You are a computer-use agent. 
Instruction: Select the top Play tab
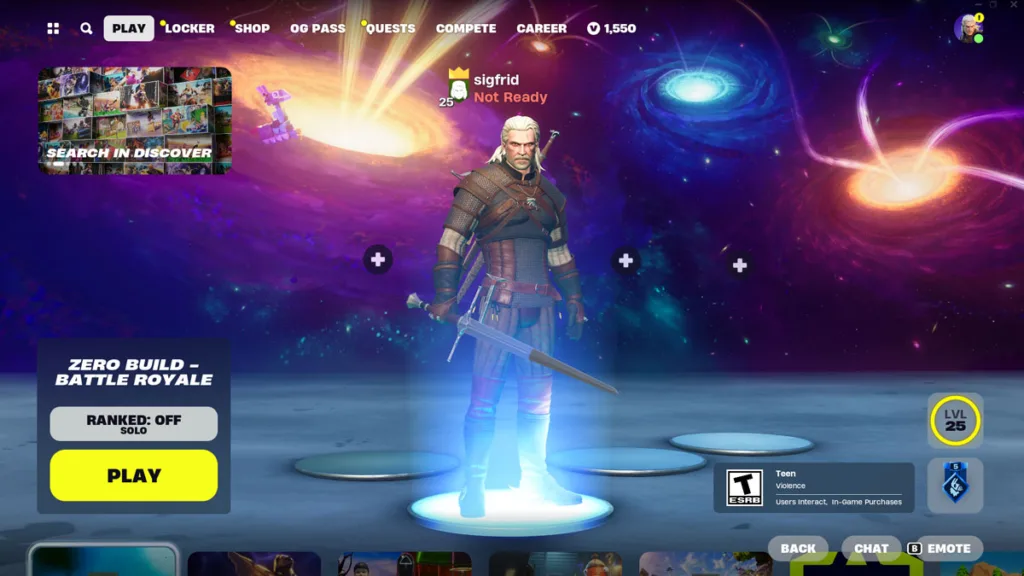[x=128, y=28]
